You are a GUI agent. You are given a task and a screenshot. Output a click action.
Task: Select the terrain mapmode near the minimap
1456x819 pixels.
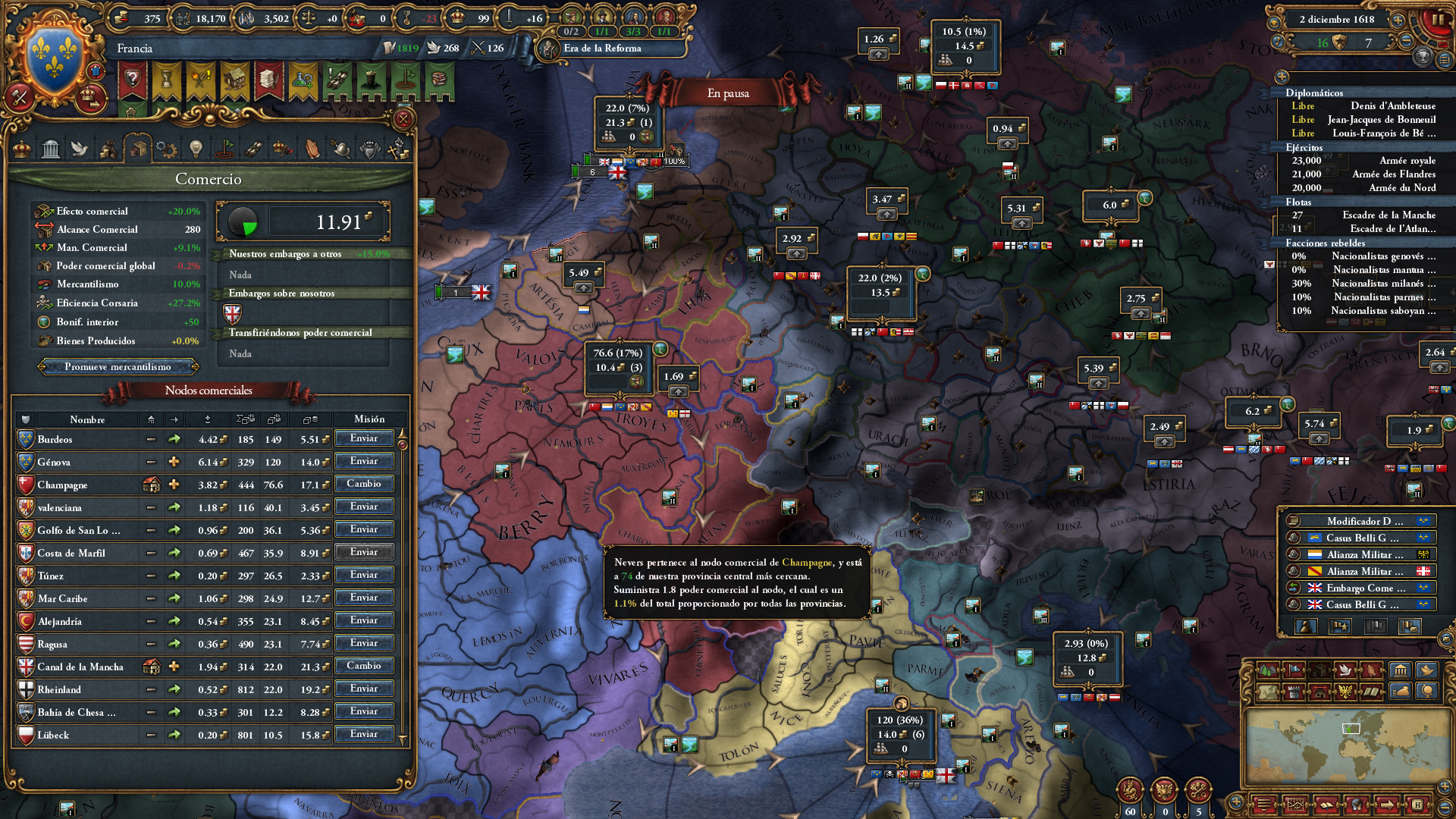point(1268,670)
